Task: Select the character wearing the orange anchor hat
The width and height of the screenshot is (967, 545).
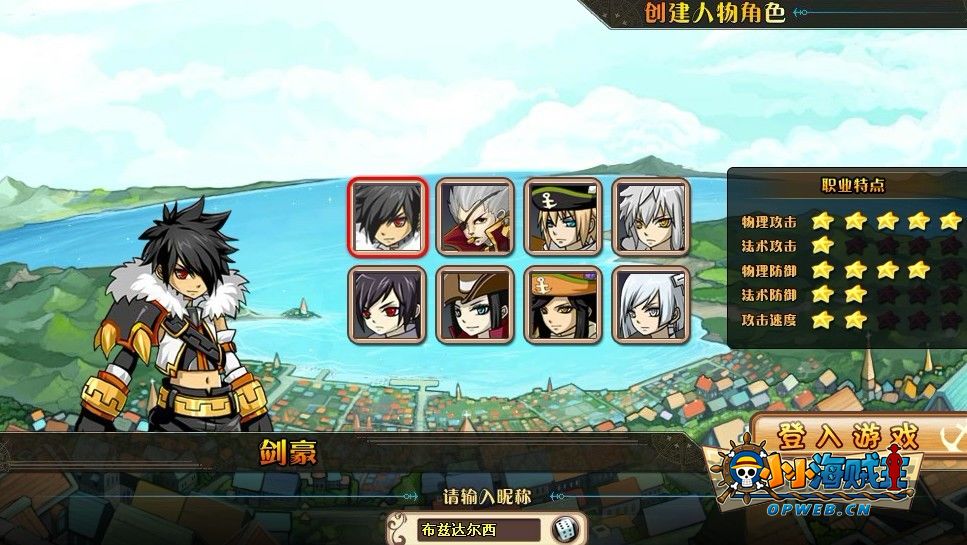Action: [x=563, y=304]
